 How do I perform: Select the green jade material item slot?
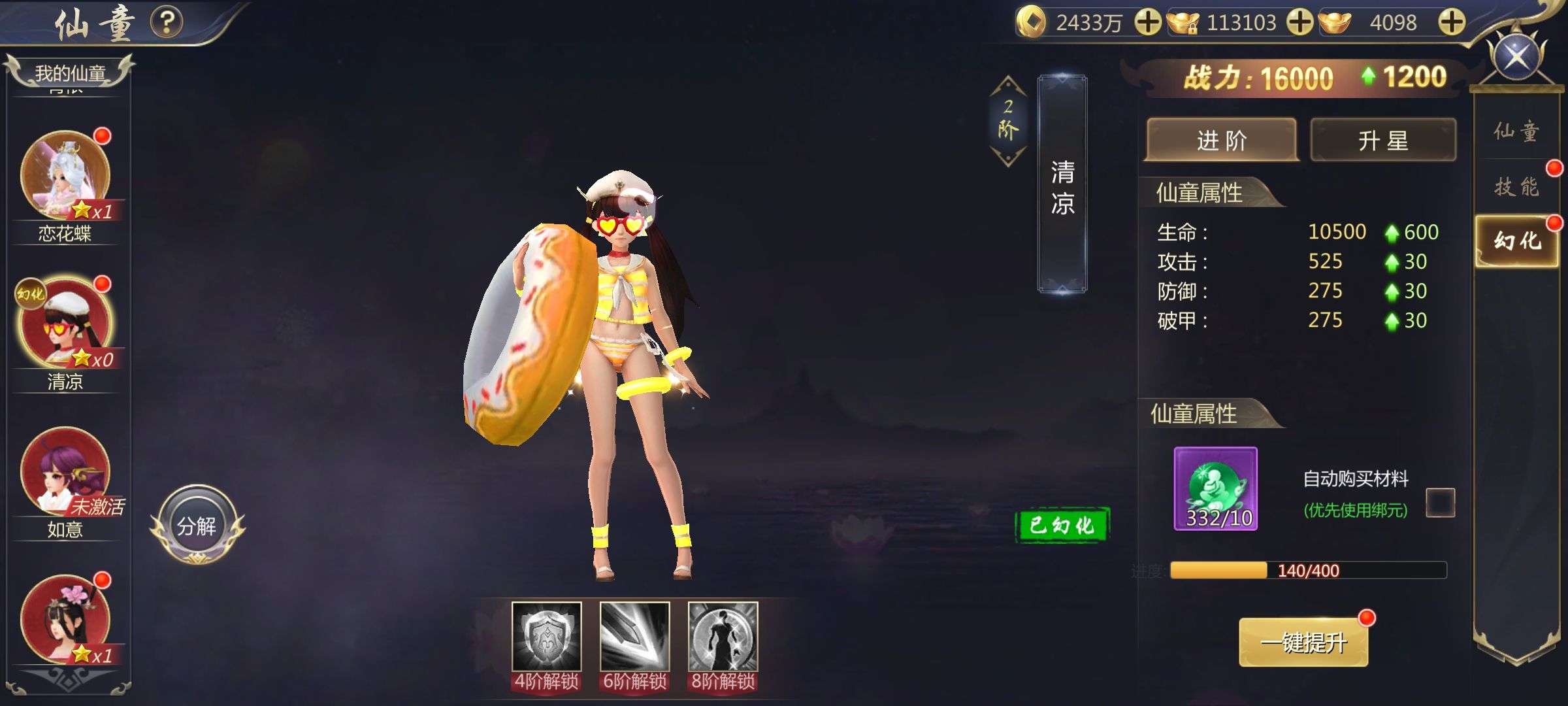click(x=1215, y=488)
